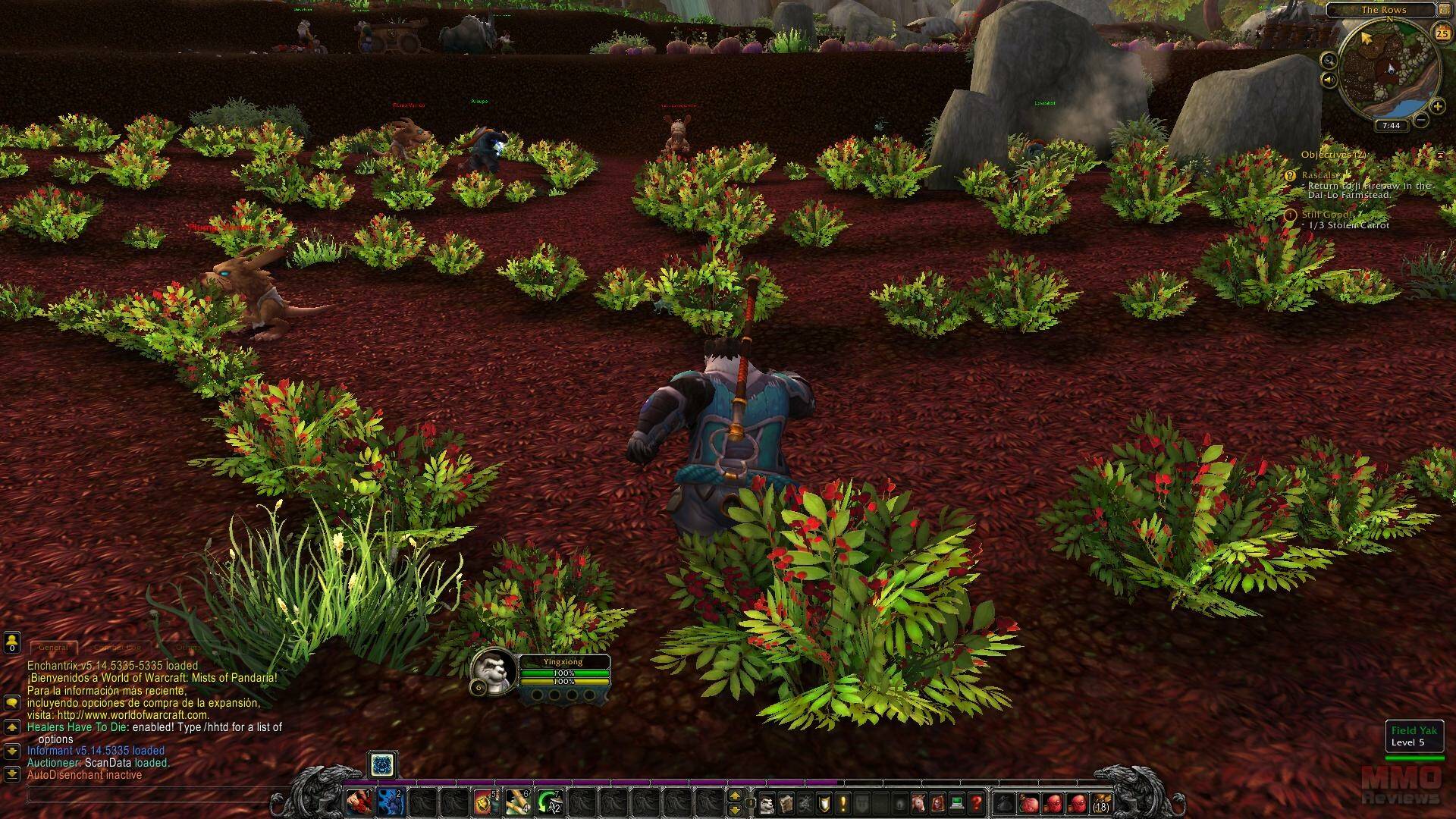Image resolution: width=1456 pixels, height=819 pixels.
Task: Use the first action bar ability
Action: tap(359, 802)
